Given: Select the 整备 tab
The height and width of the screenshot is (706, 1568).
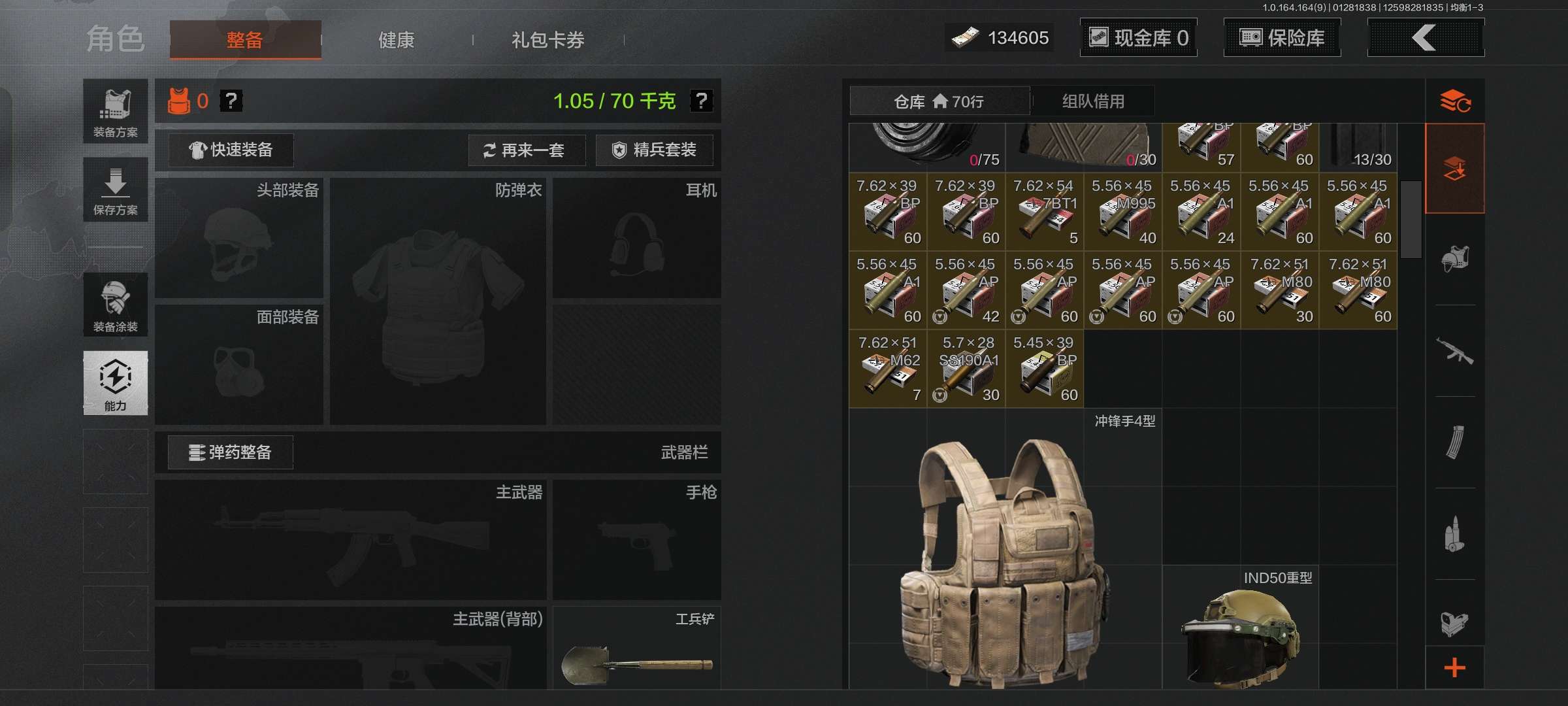Looking at the screenshot, I should tap(245, 40).
